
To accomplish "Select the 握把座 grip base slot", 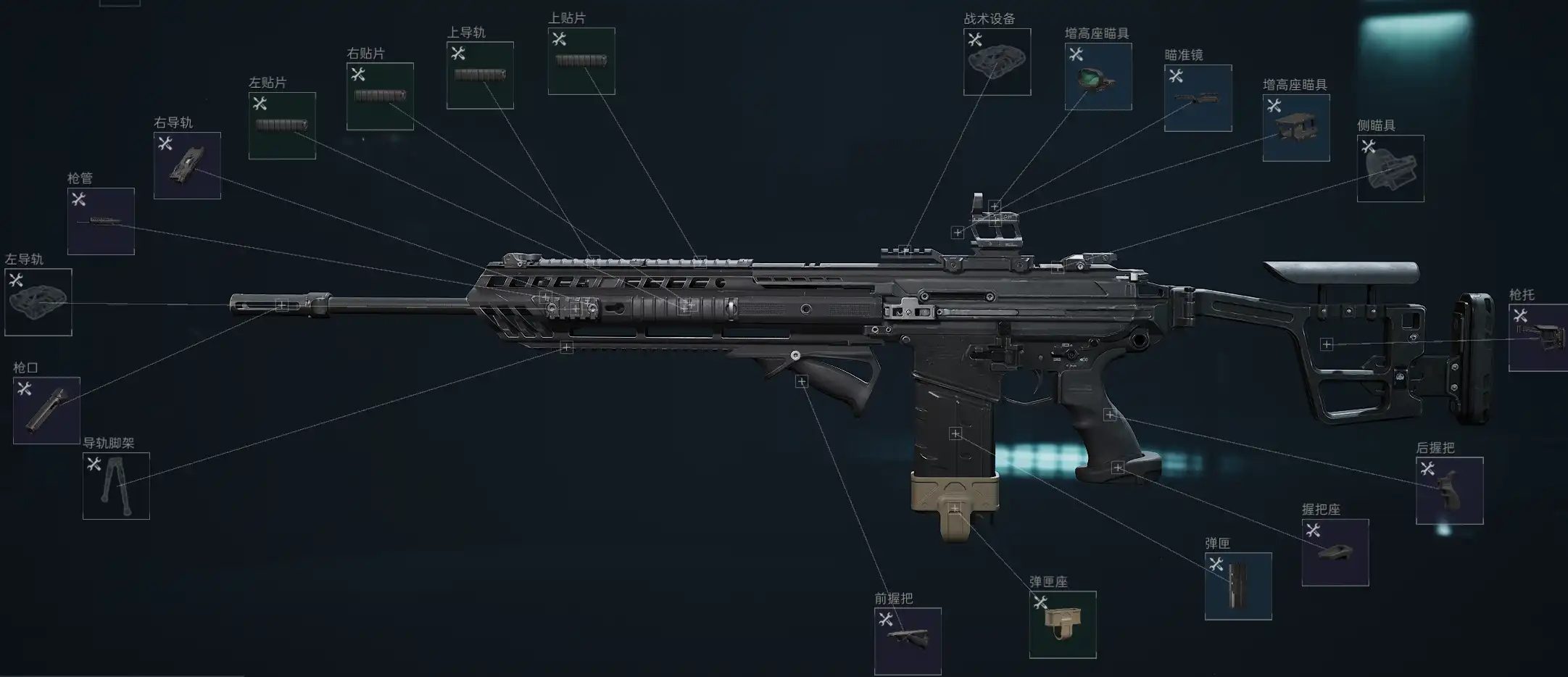I will point(1335,552).
